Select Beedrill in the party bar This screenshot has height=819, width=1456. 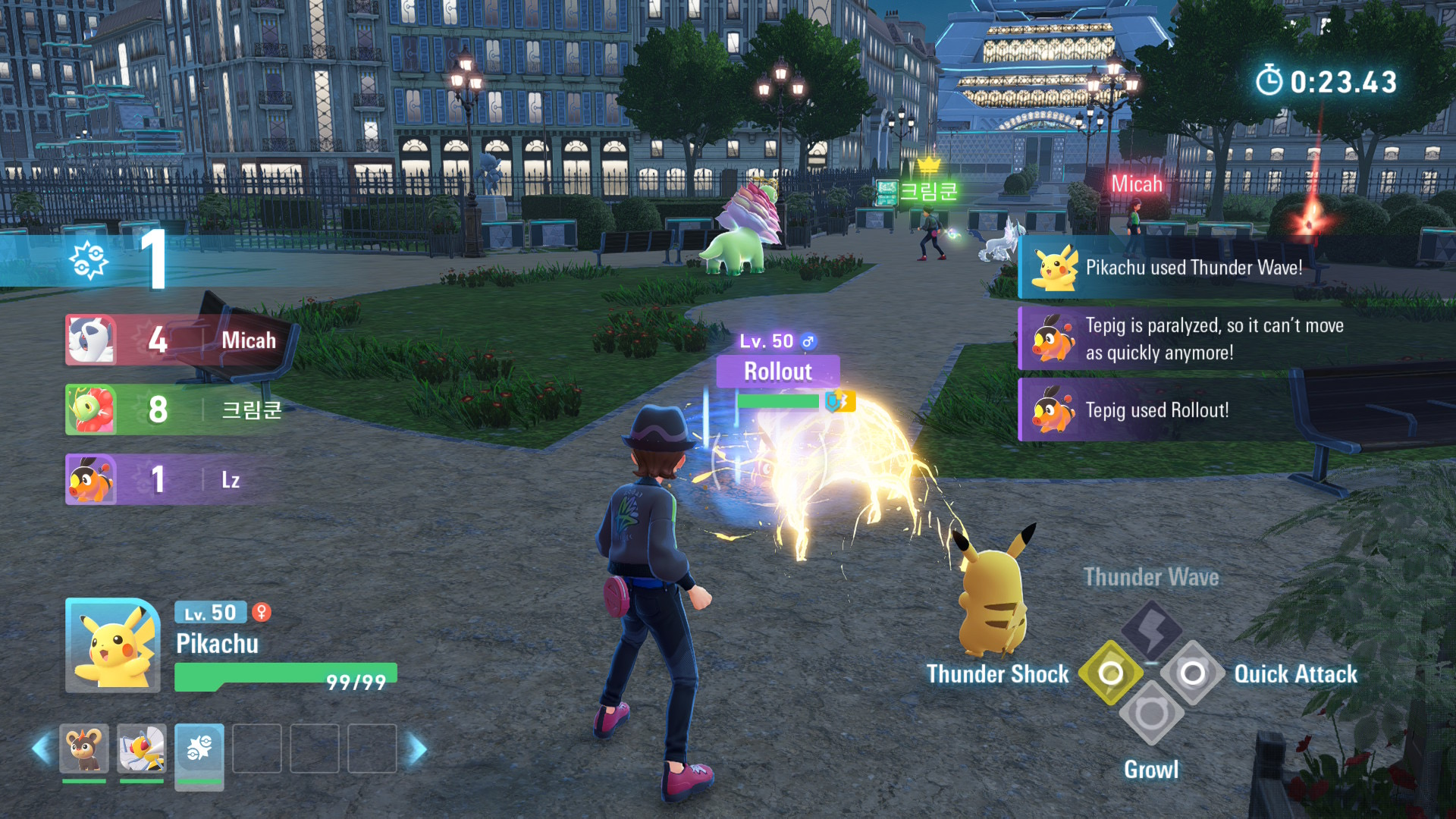pyautogui.click(x=142, y=748)
